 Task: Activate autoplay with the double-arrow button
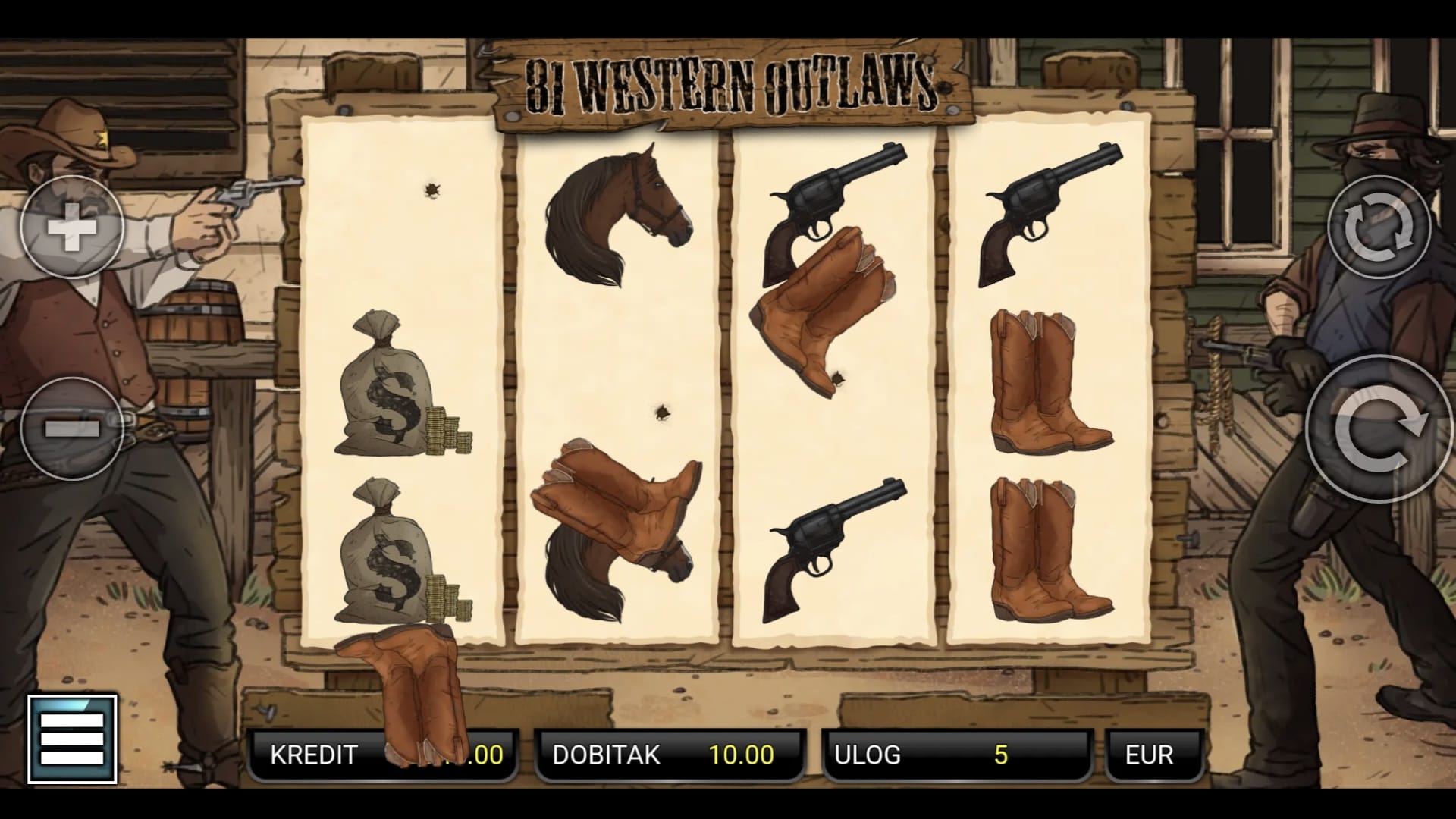pyautogui.click(x=1379, y=227)
